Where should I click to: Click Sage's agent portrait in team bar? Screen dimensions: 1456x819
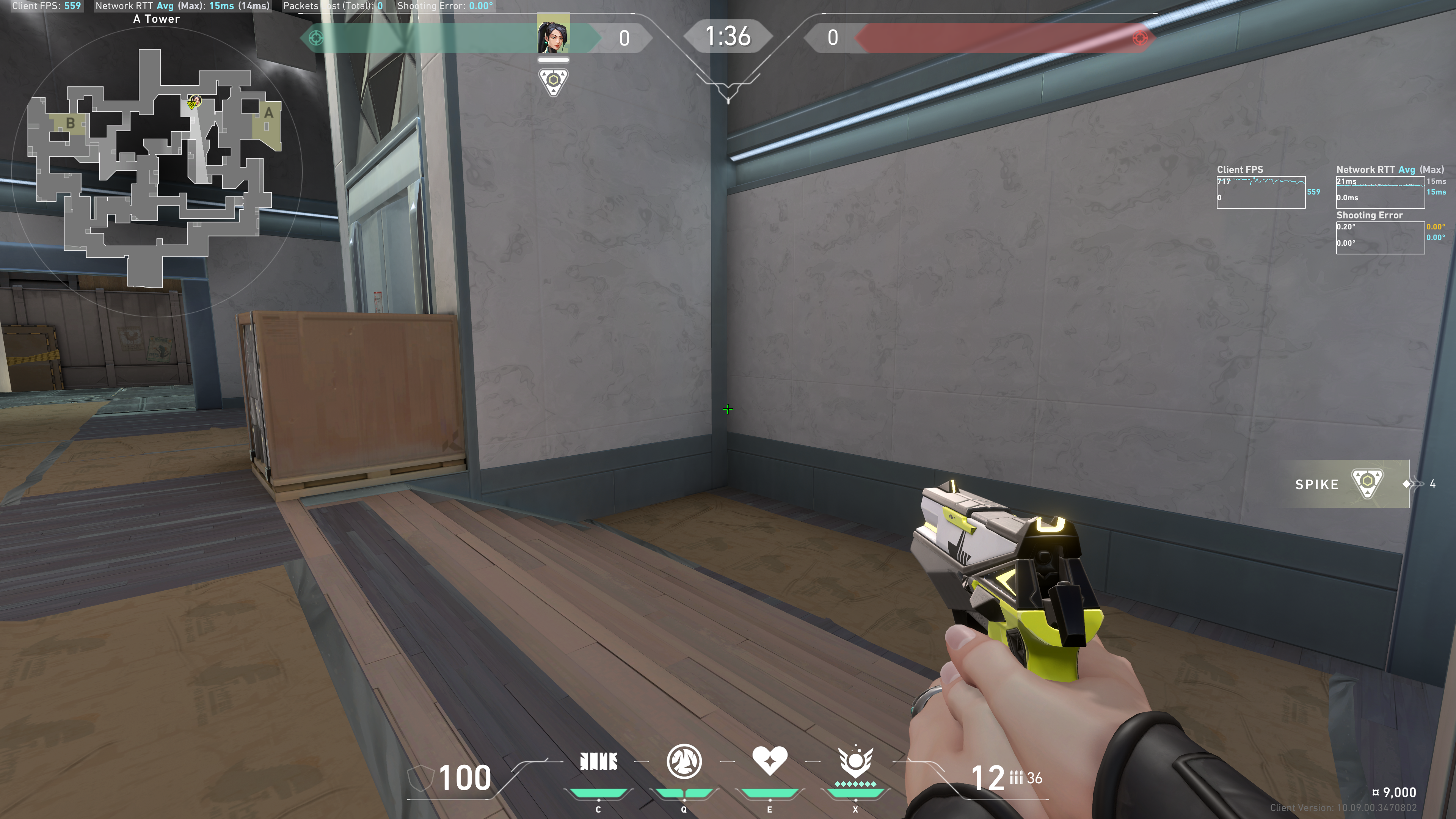(553, 35)
